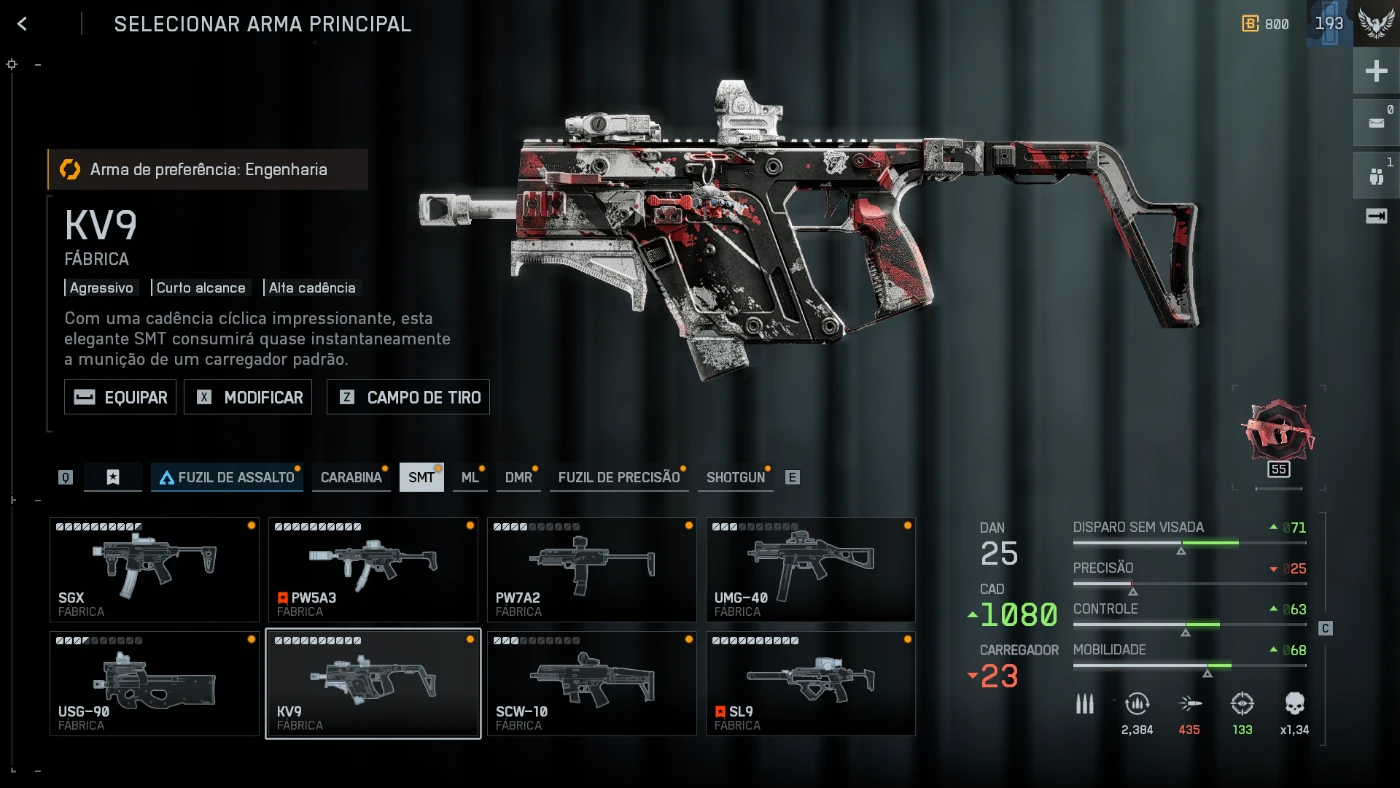This screenshot has height=788, width=1400.
Task: View the Shotgun category
Action: point(735,477)
